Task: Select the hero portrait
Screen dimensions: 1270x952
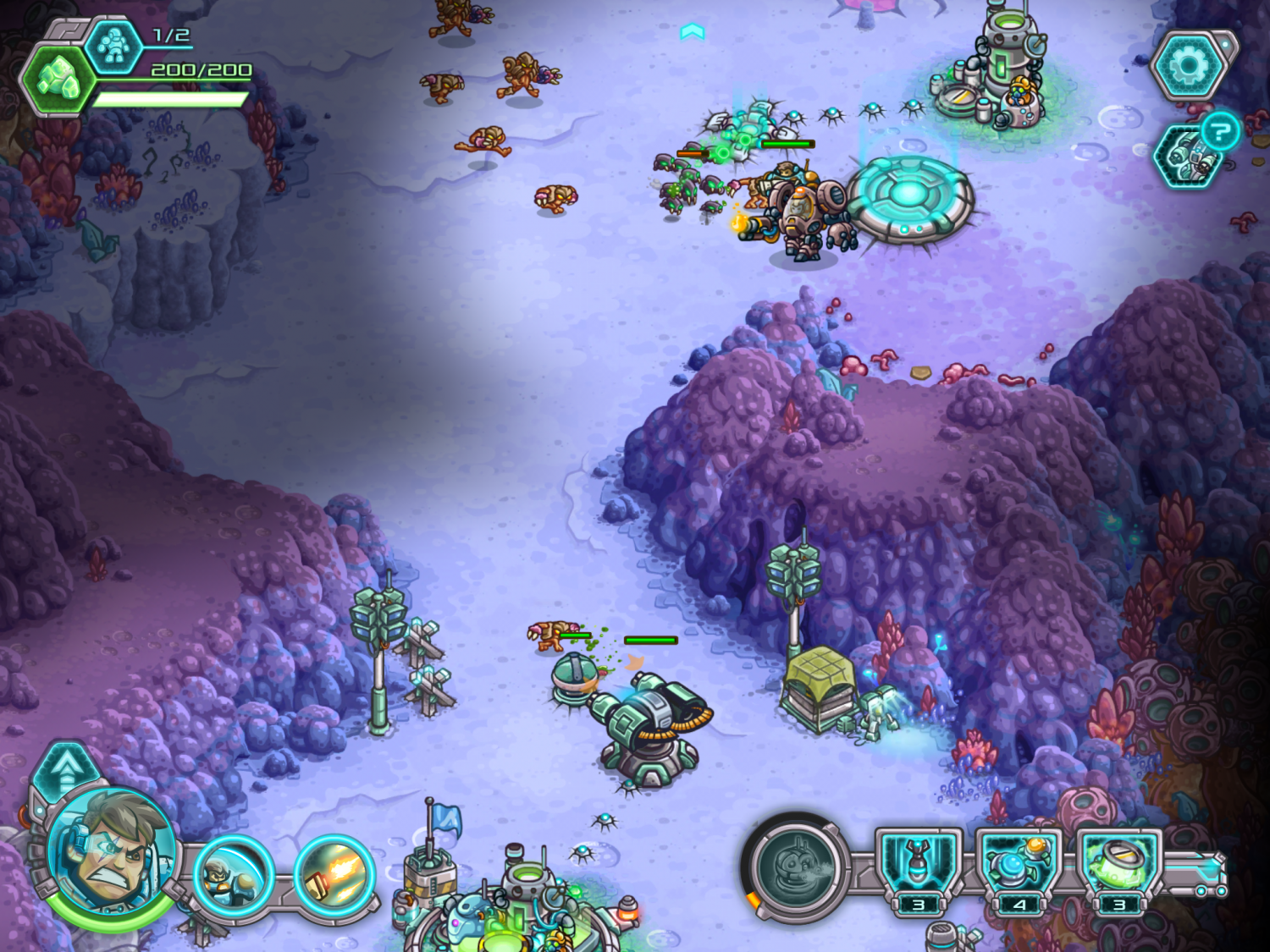Action: tap(110, 852)
